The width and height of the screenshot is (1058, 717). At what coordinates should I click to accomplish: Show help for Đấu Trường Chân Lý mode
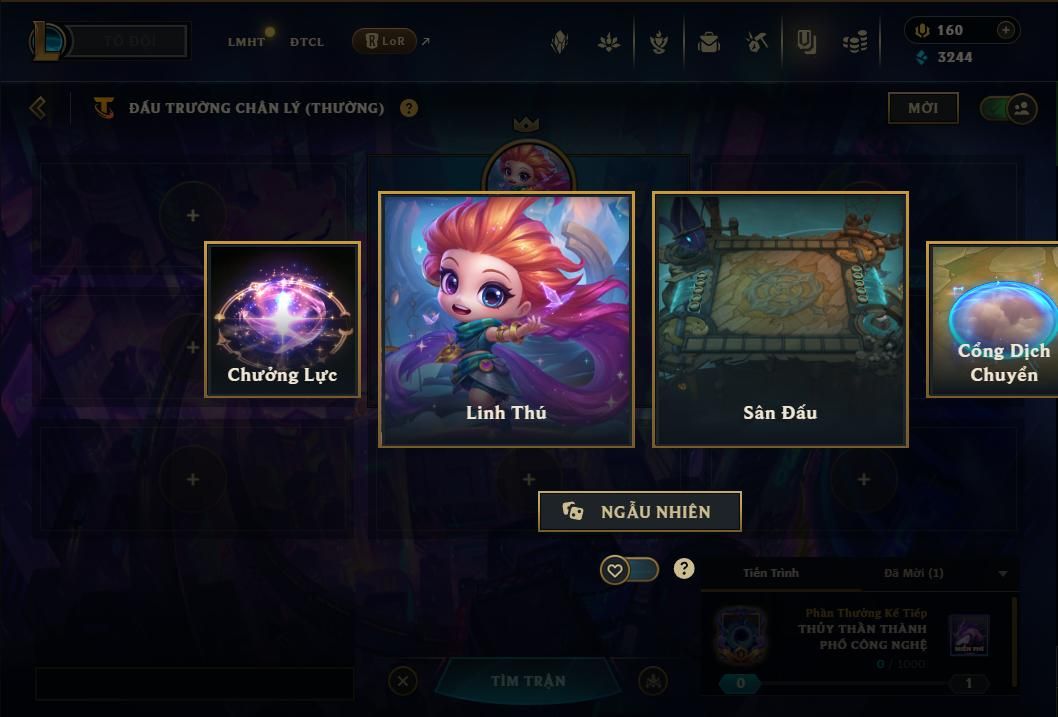point(409,108)
